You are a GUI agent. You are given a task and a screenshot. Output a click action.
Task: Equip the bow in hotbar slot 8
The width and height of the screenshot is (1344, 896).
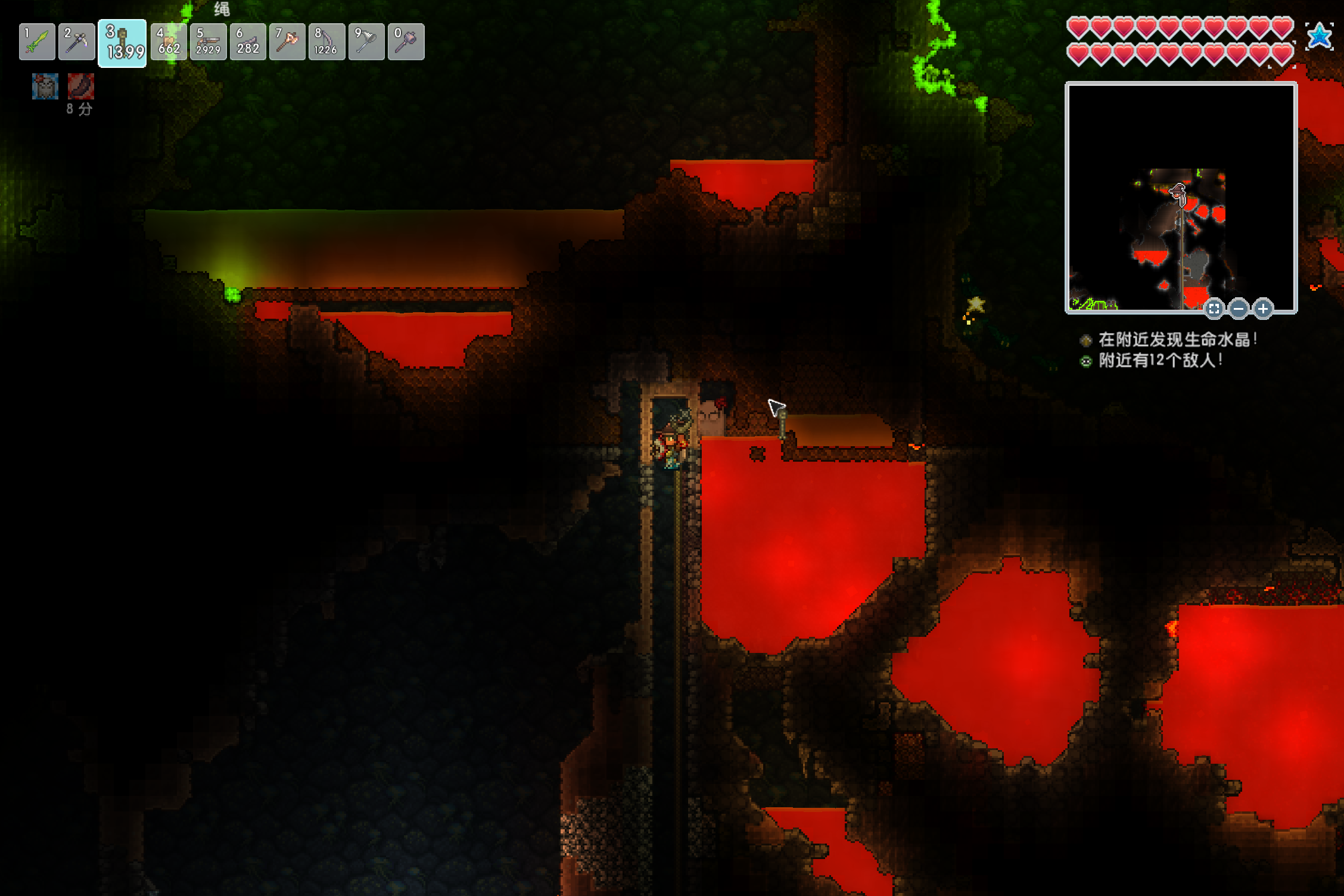(326, 42)
